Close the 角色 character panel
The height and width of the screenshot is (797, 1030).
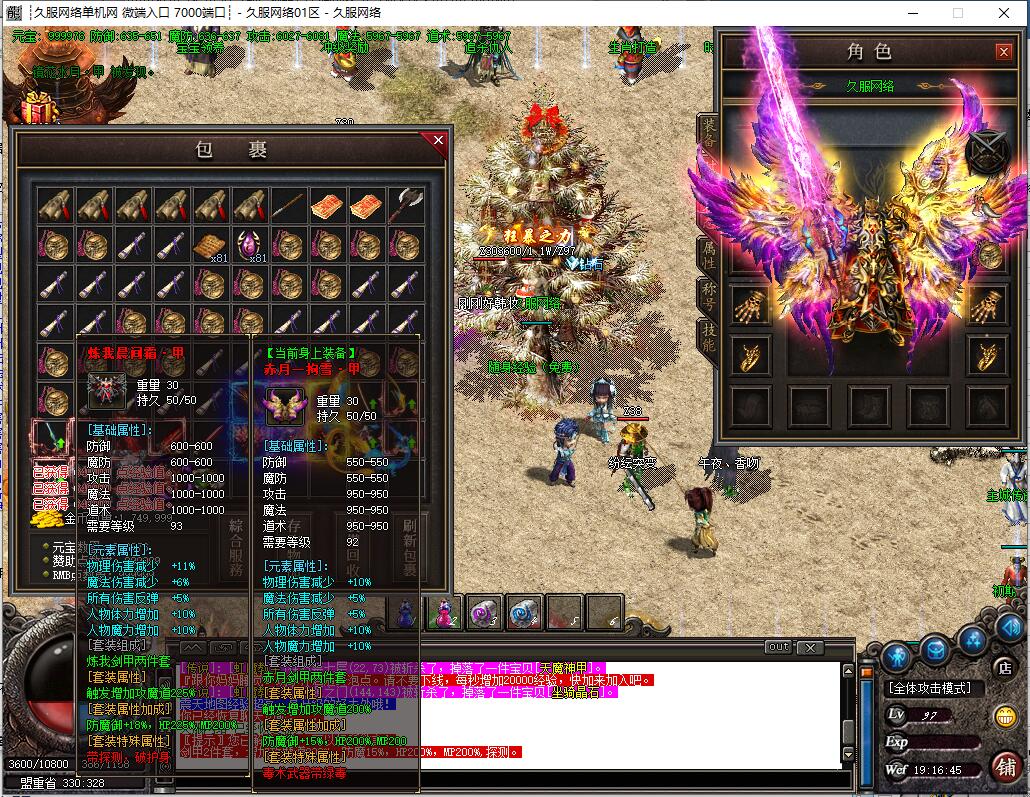coord(1003,51)
